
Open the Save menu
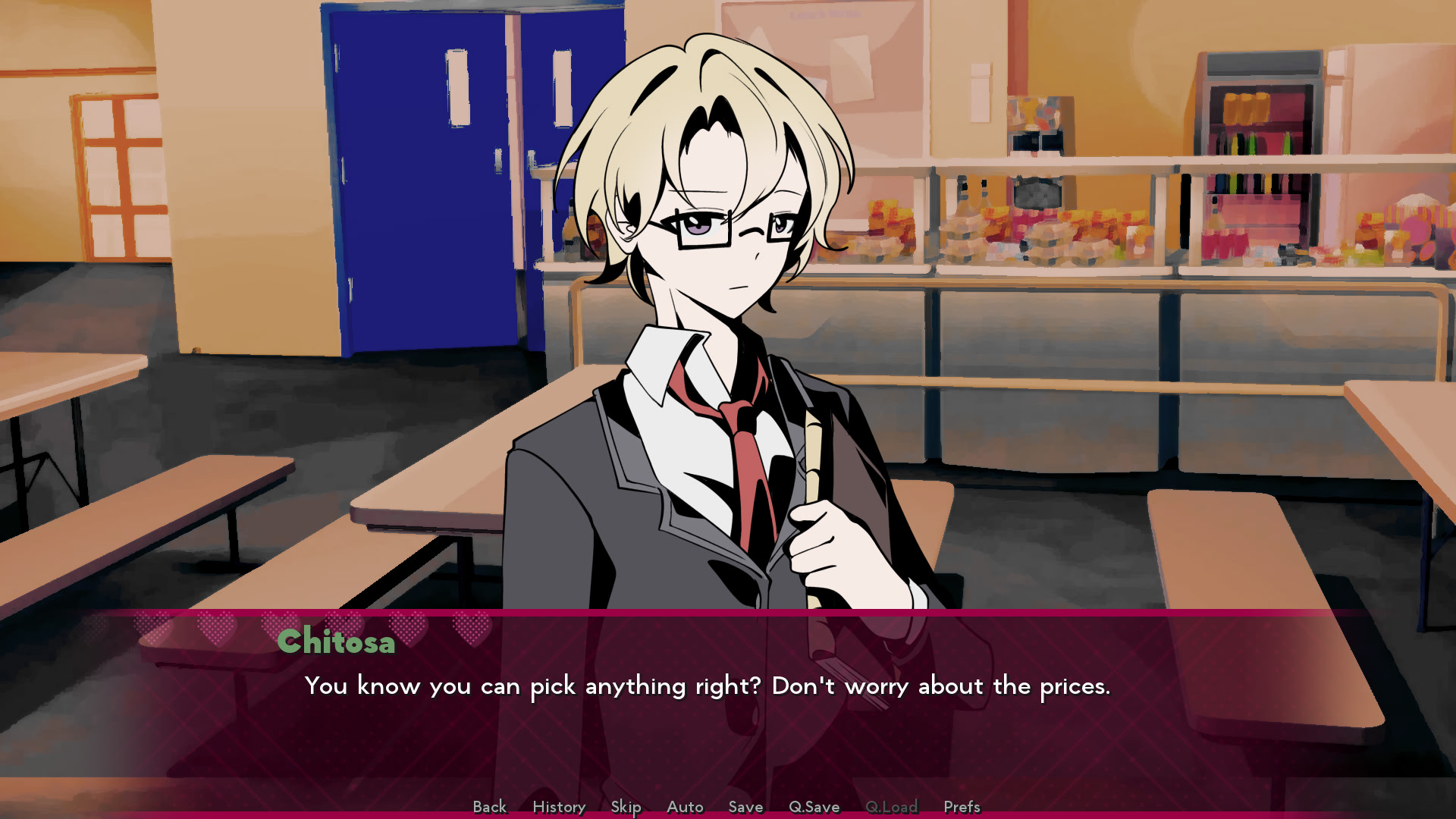(745, 807)
